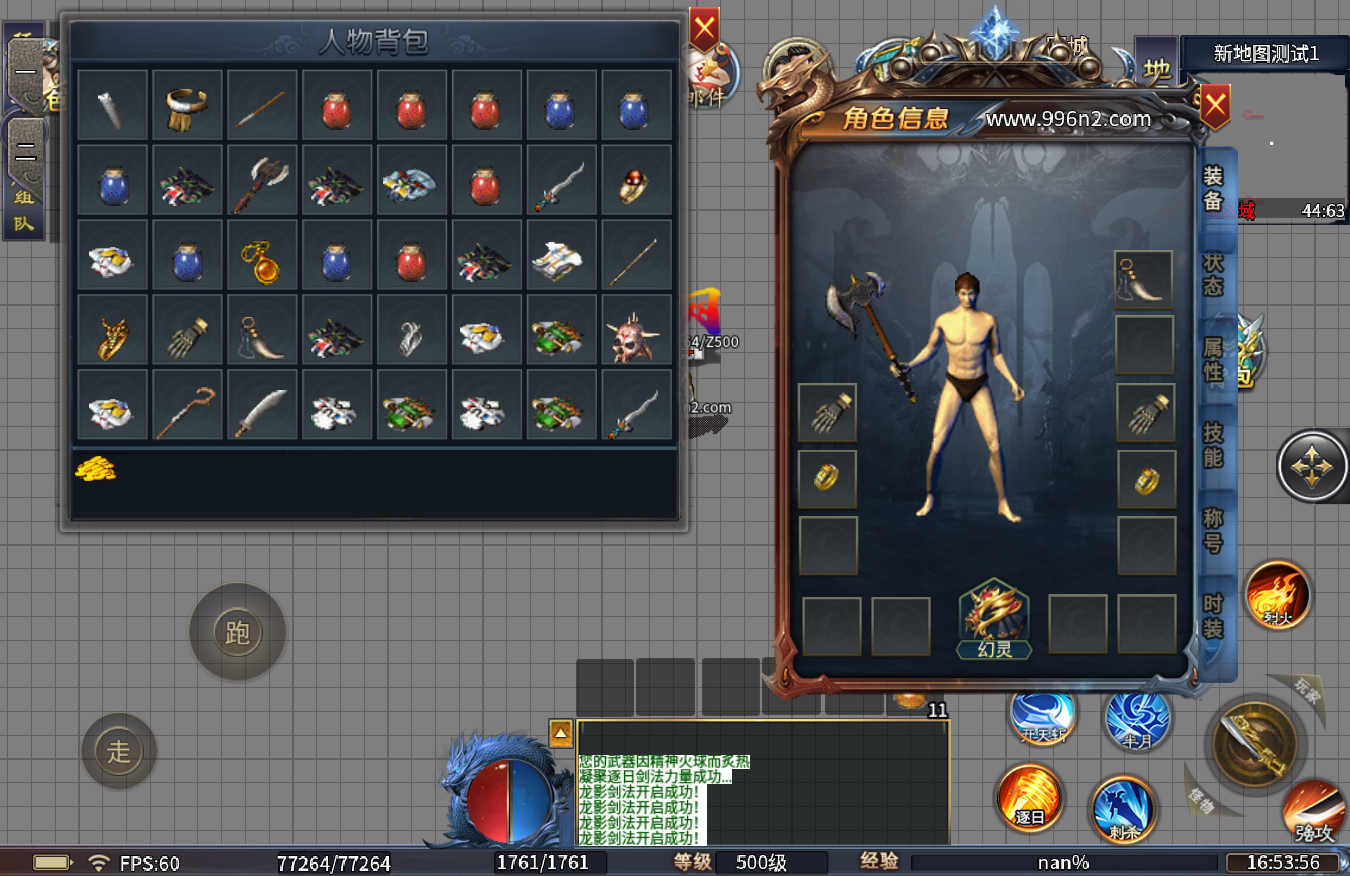Switch to the 状态 status tab
The image size is (1350, 876).
pos(1213,273)
